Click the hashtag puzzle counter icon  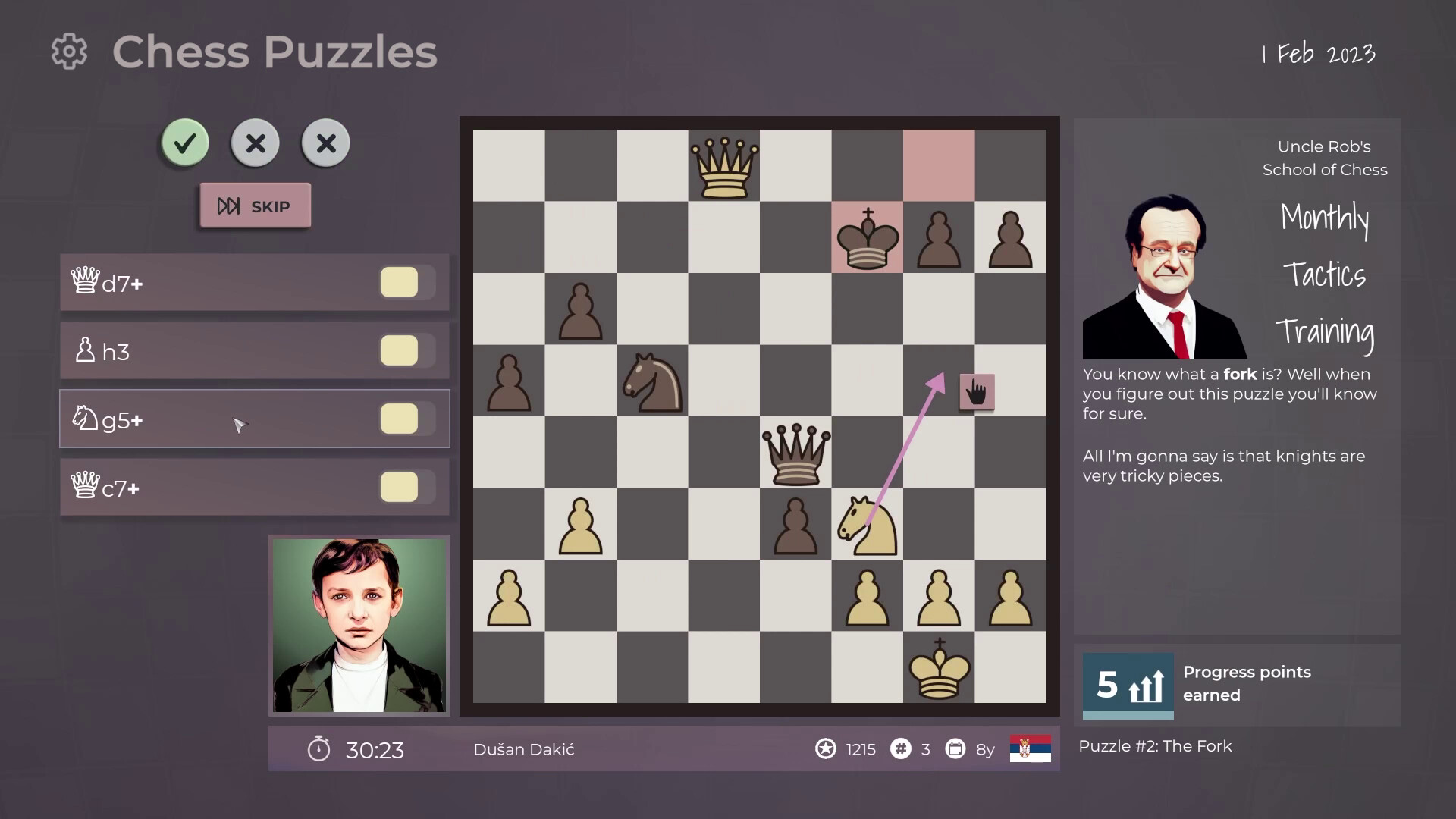tap(900, 749)
